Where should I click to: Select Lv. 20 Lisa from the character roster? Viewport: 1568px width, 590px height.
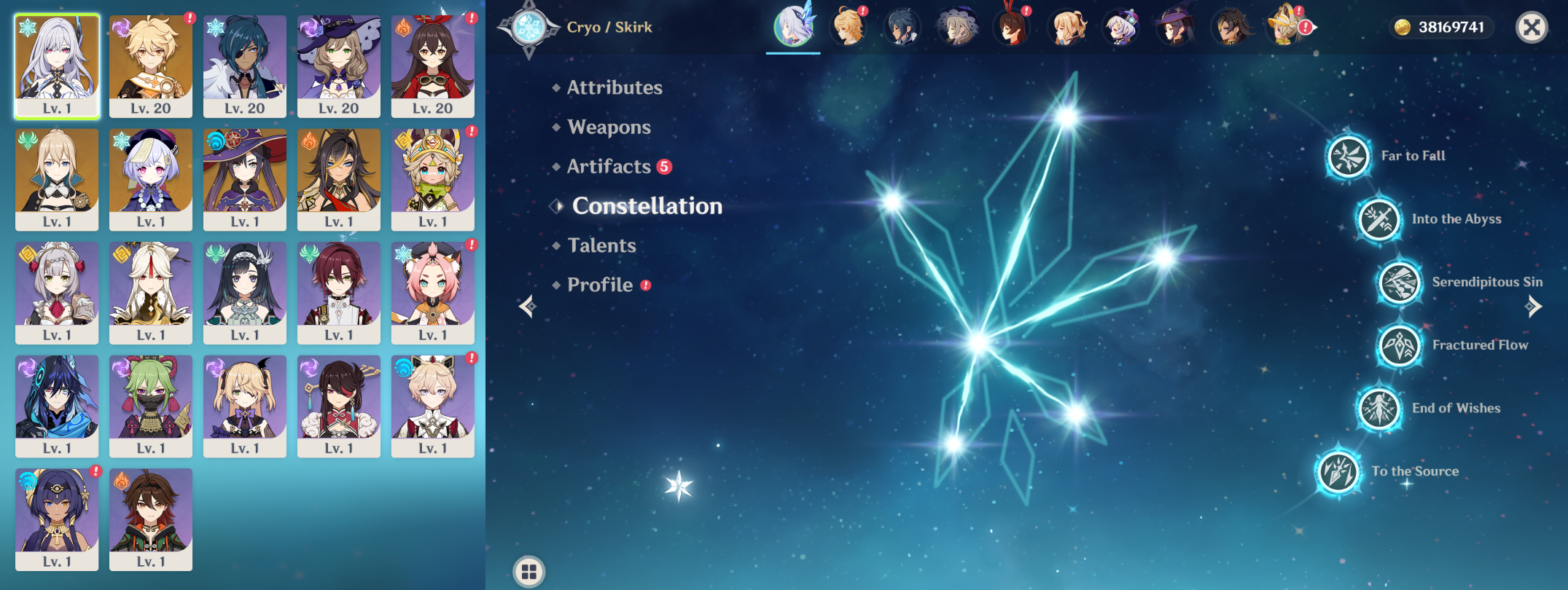coord(339,66)
